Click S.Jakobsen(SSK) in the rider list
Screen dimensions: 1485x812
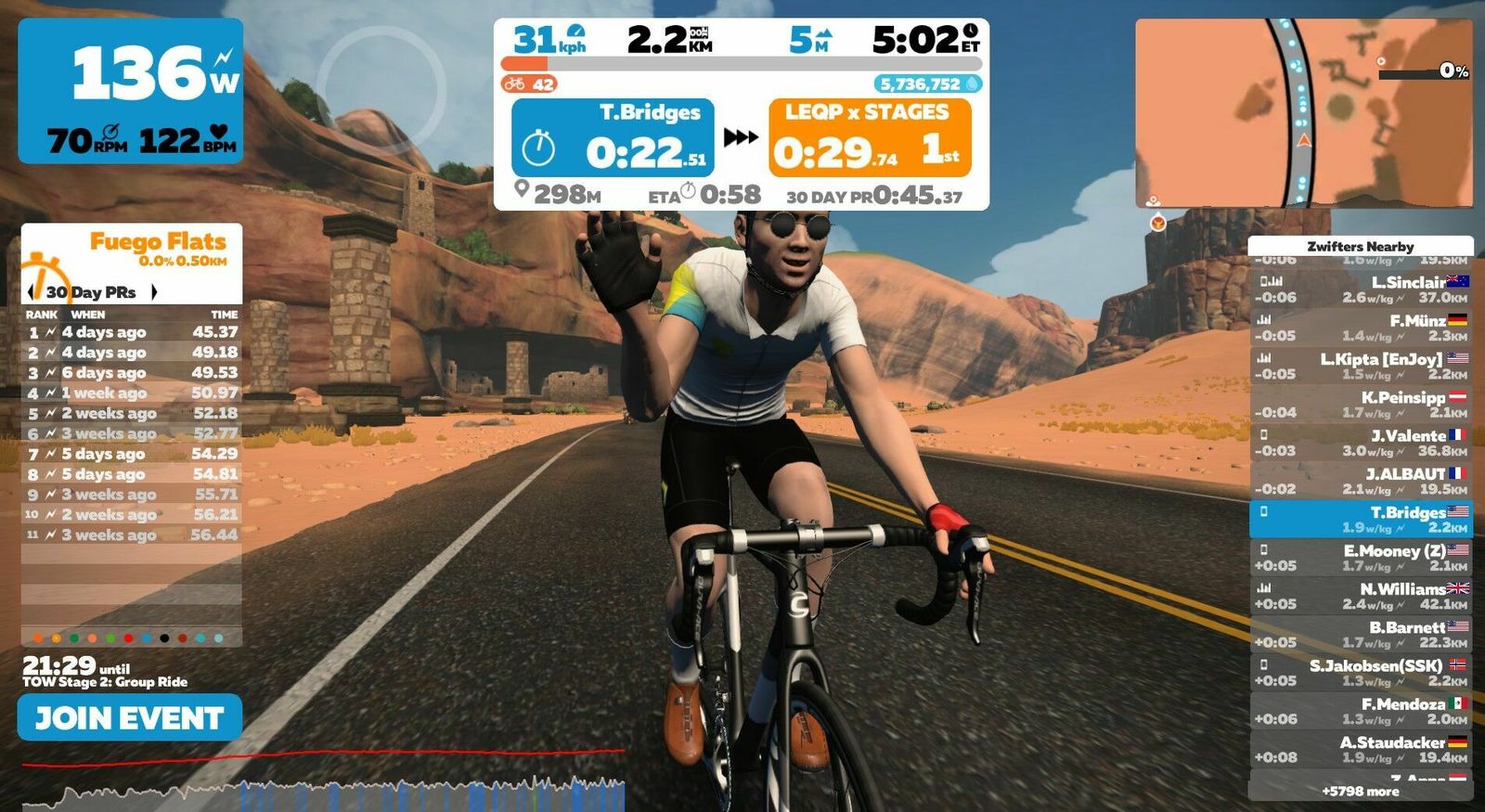pos(1360,673)
